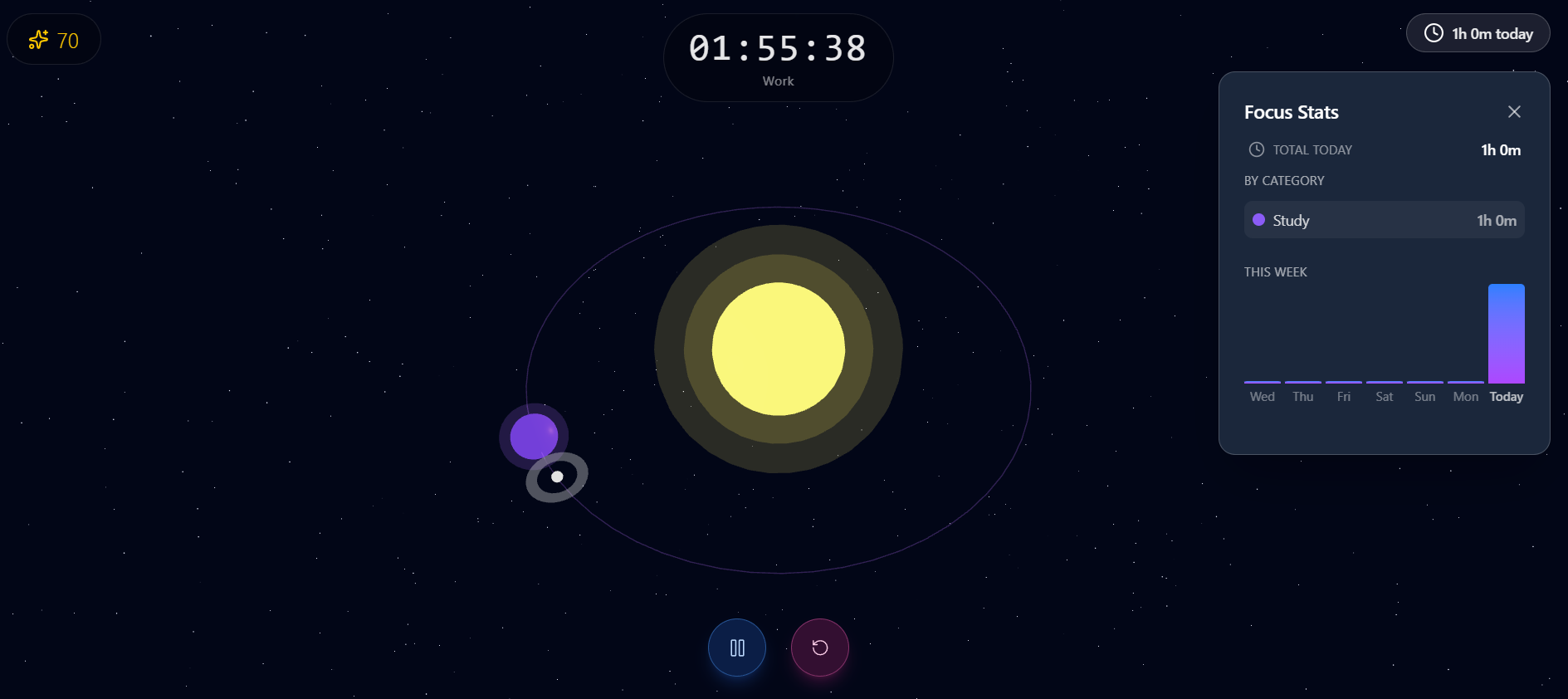Viewport: 1568px width, 699px height.
Task: Click the Today bar in weekly chart
Action: (1506, 334)
